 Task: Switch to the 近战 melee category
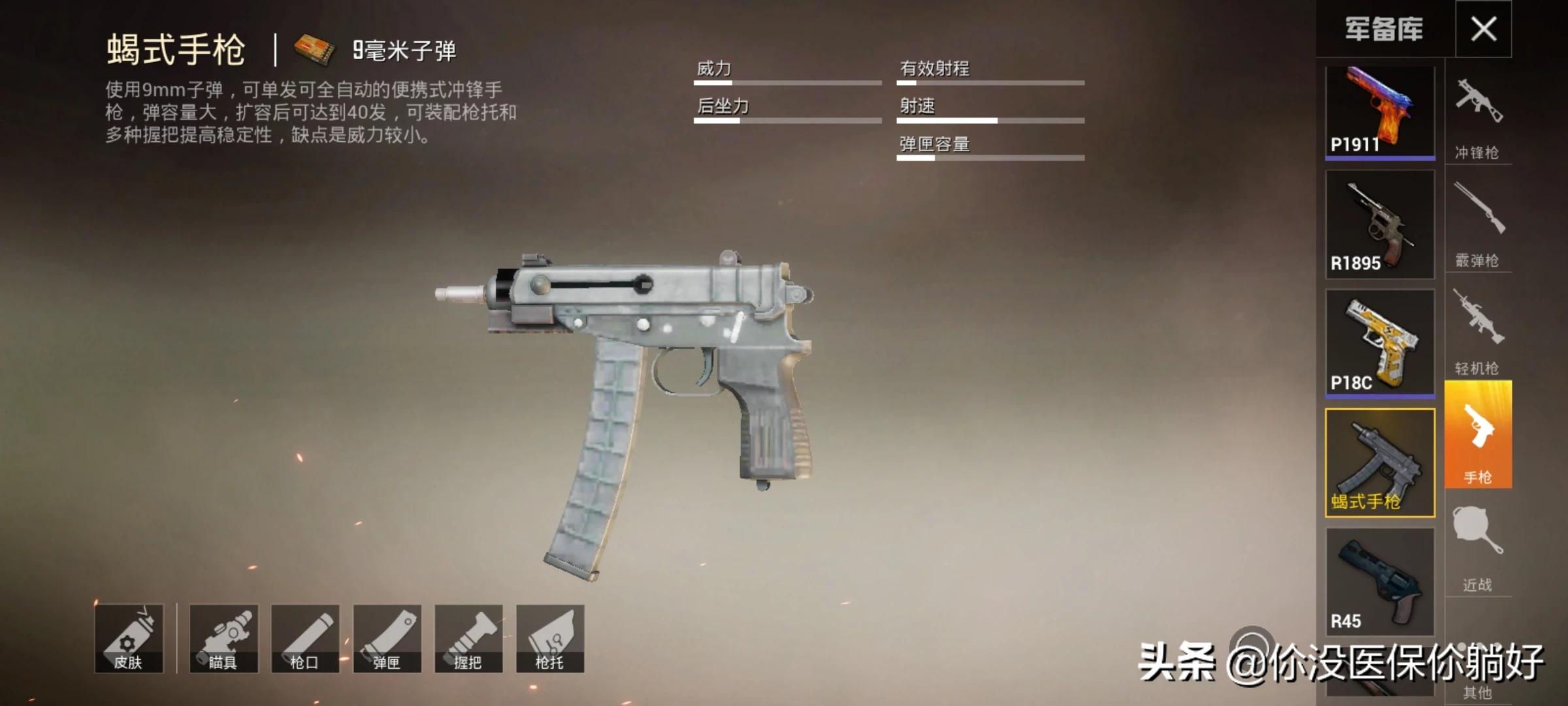(x=1478, y=546)
